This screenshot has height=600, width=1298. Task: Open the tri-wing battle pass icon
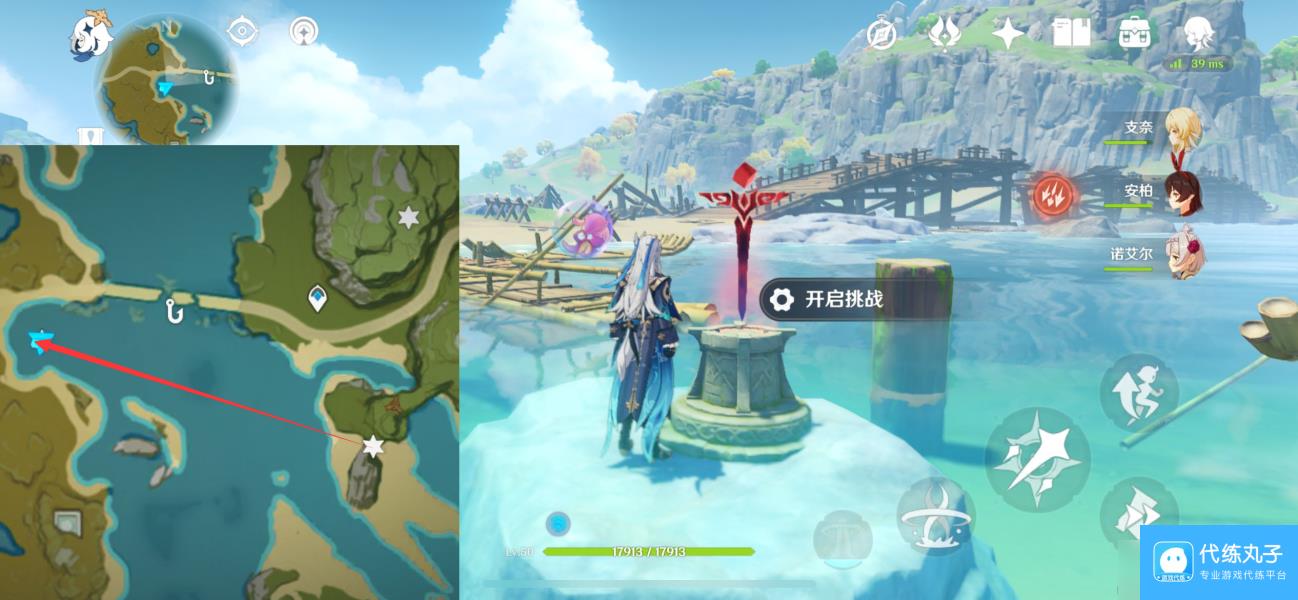944,35
